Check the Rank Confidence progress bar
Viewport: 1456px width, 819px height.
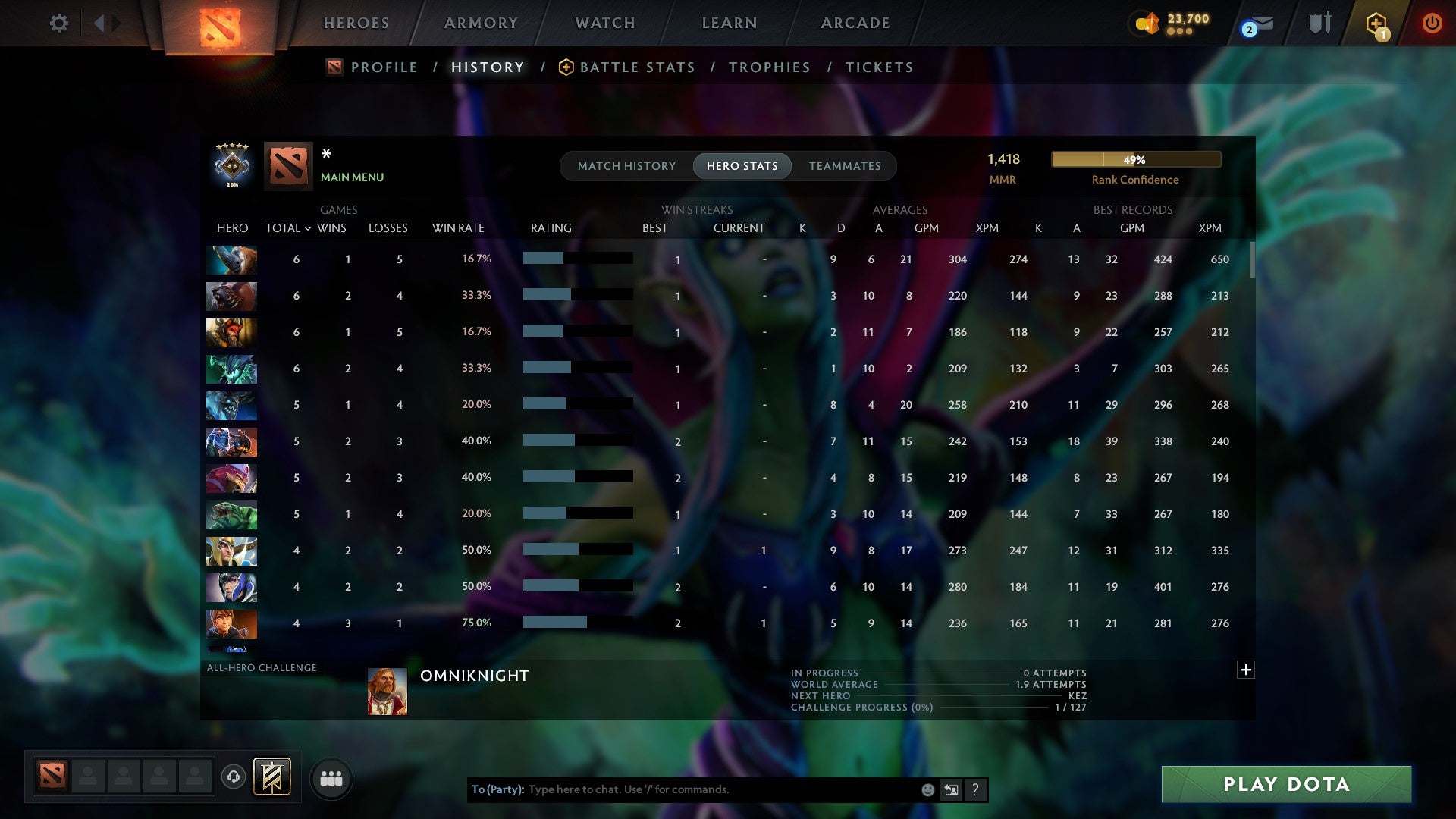click(1135, 159)
